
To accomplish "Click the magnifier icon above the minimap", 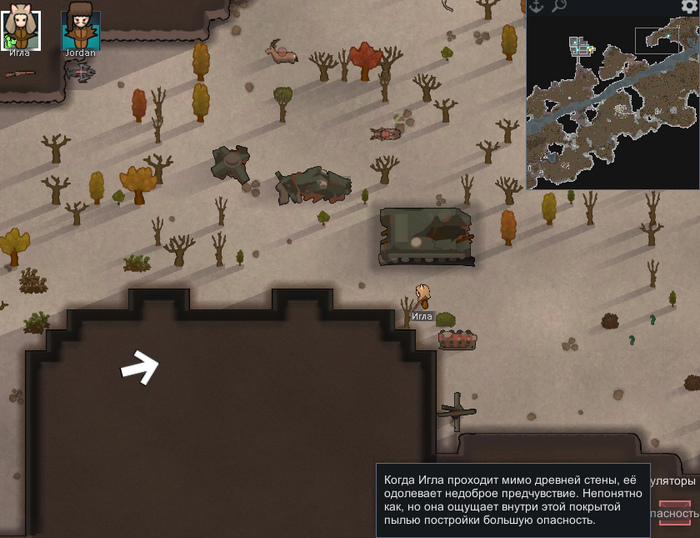I will pos(559,7).
